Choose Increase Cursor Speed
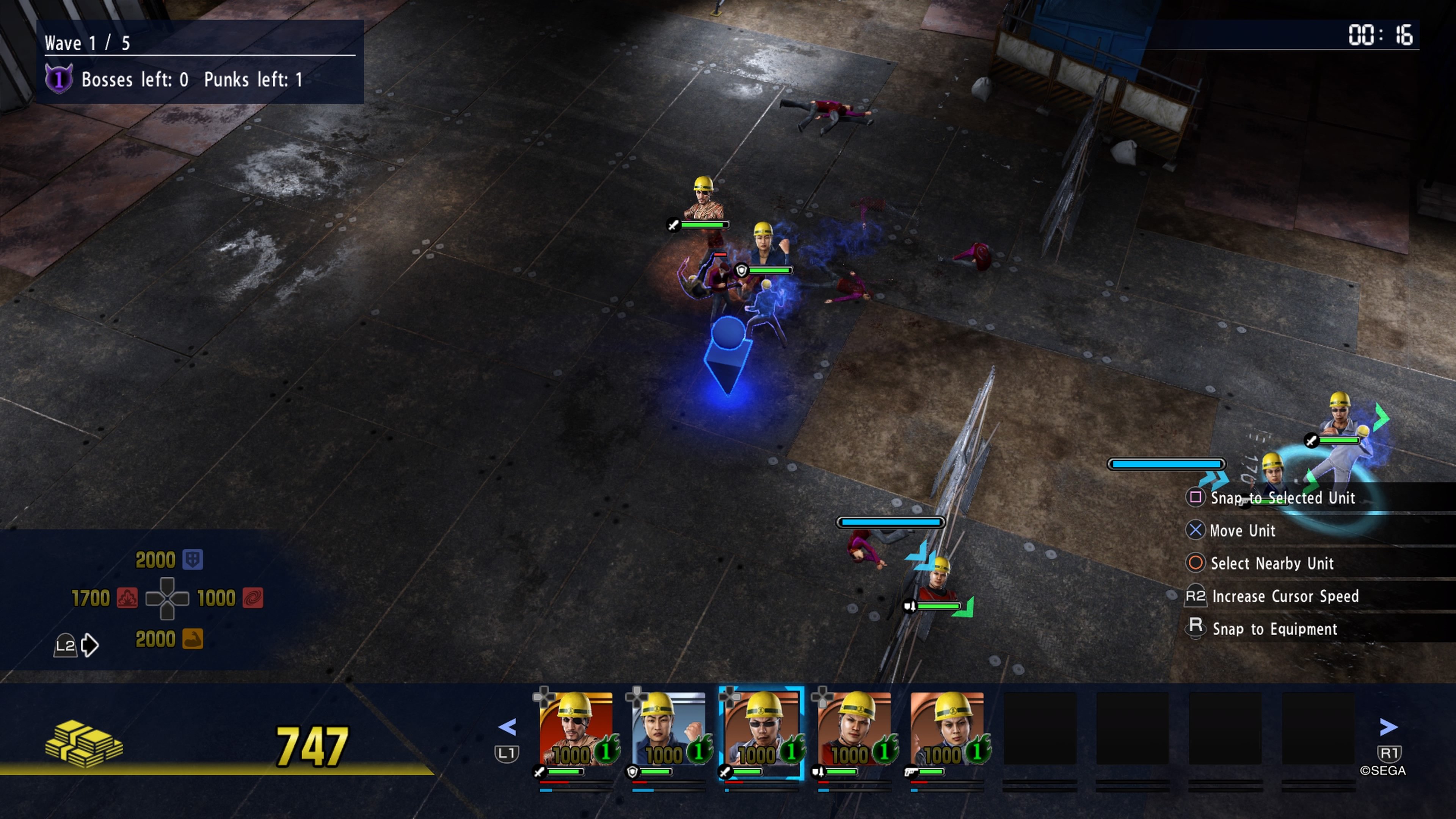 [x=1285, y=596]
